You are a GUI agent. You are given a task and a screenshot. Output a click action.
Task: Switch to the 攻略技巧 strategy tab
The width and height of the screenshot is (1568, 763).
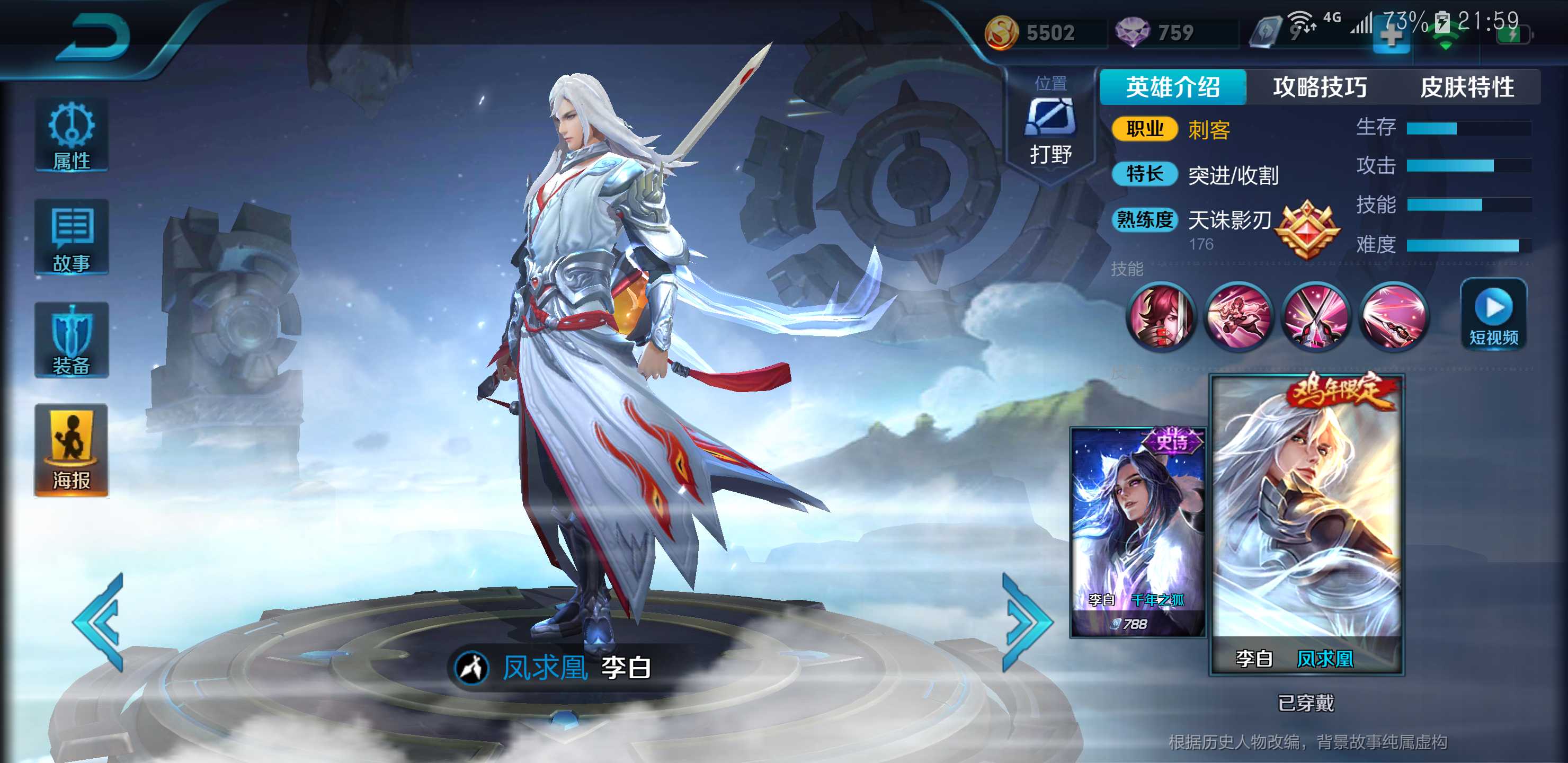(x=1318, y=86)
